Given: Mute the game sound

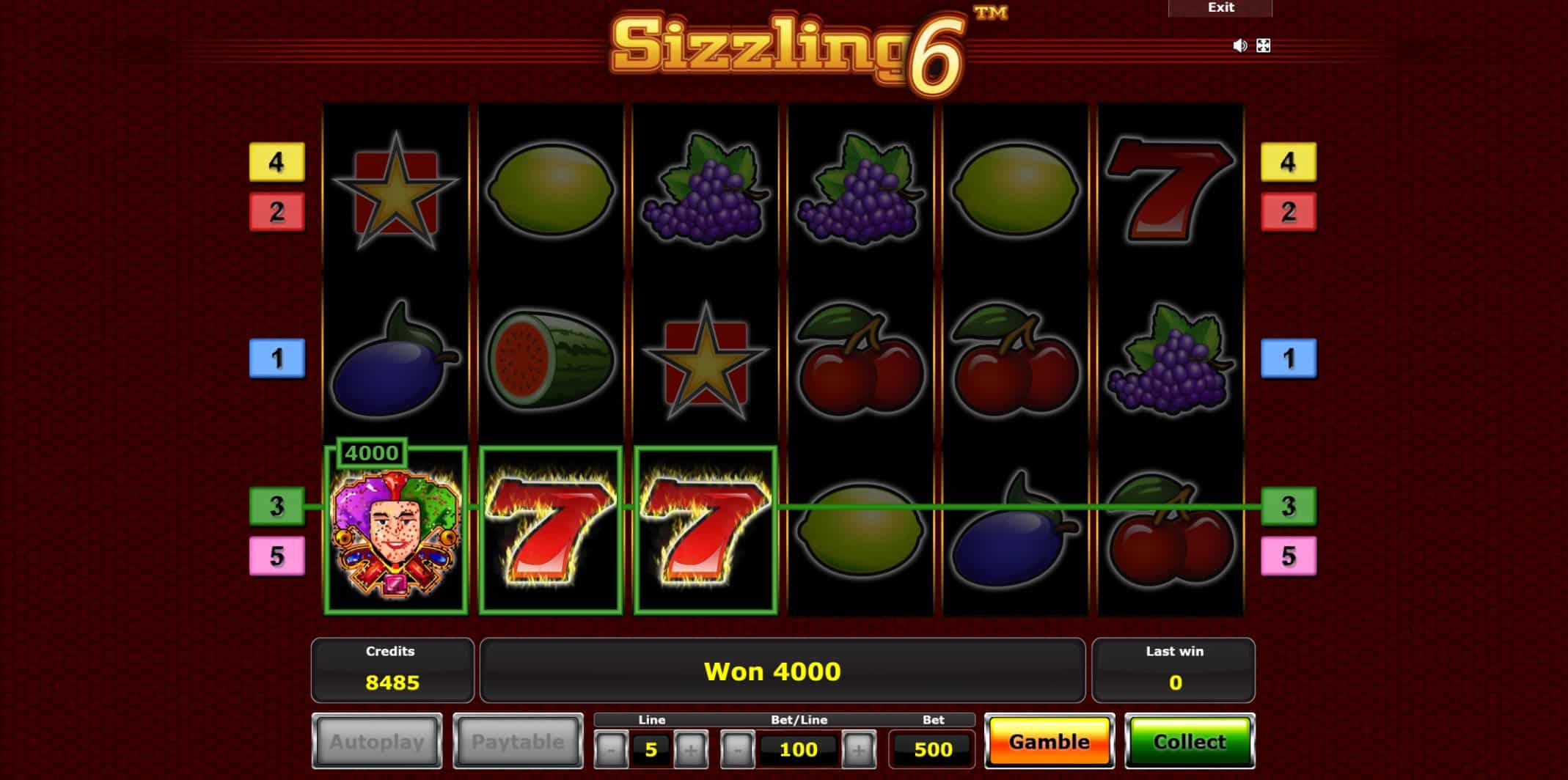Looking at the screenshot, I should (1239, 45).
